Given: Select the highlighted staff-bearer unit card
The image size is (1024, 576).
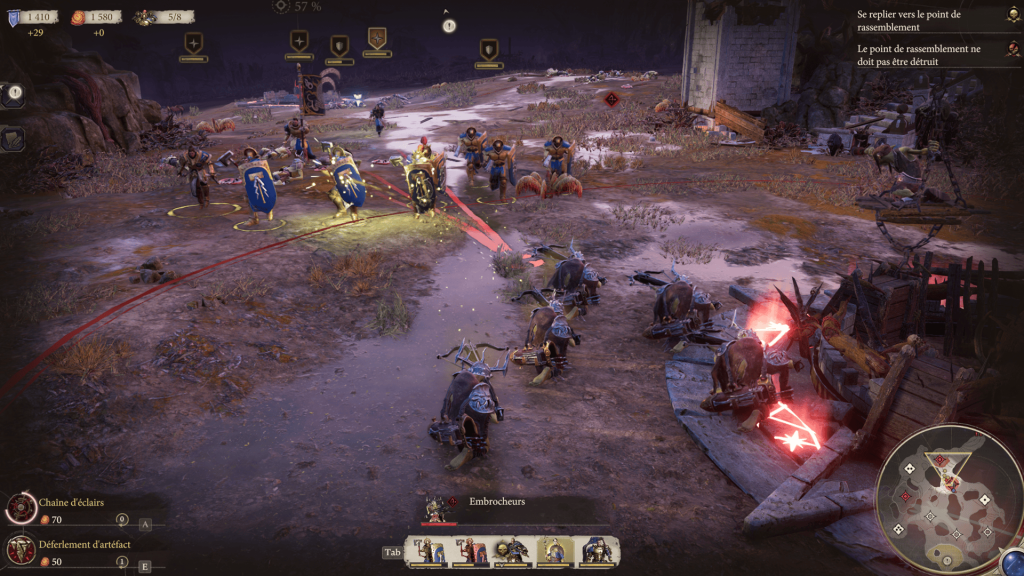Looking at the screenshot, I should pyautogui.click(x=554, y=551).
